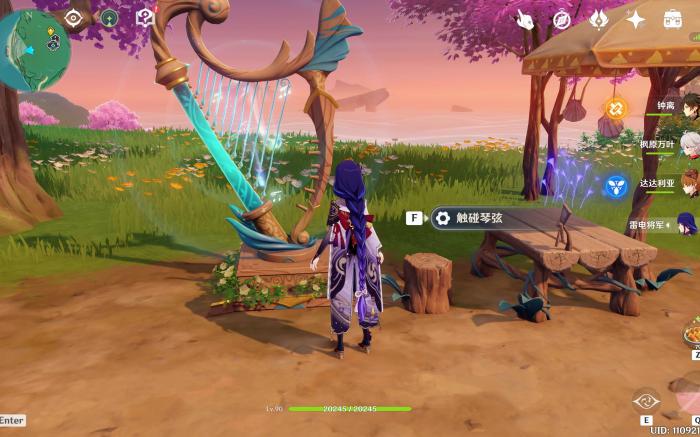
Task: Click the blue Anemo trefoil orb icon
Action: [615, 185]
